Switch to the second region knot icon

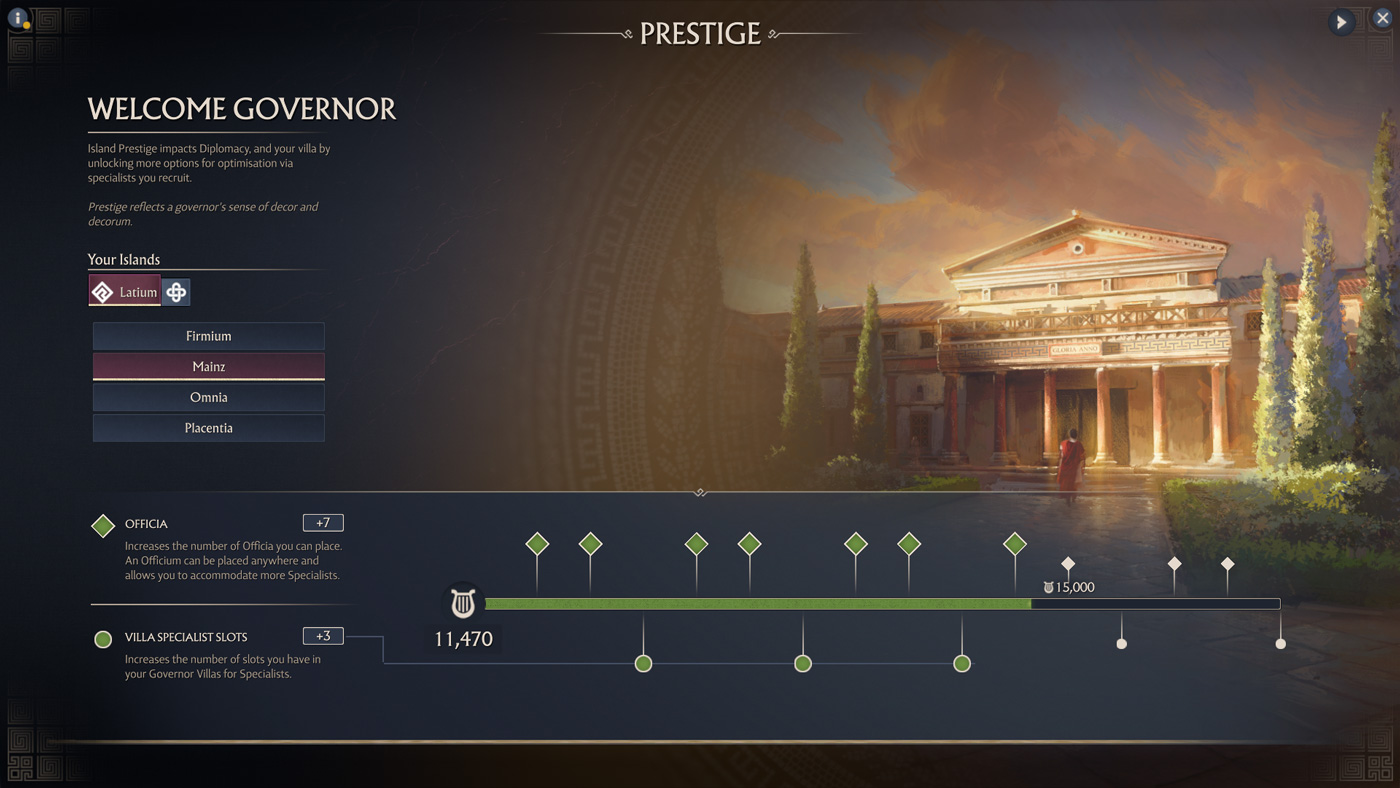[x=176, y=292]
